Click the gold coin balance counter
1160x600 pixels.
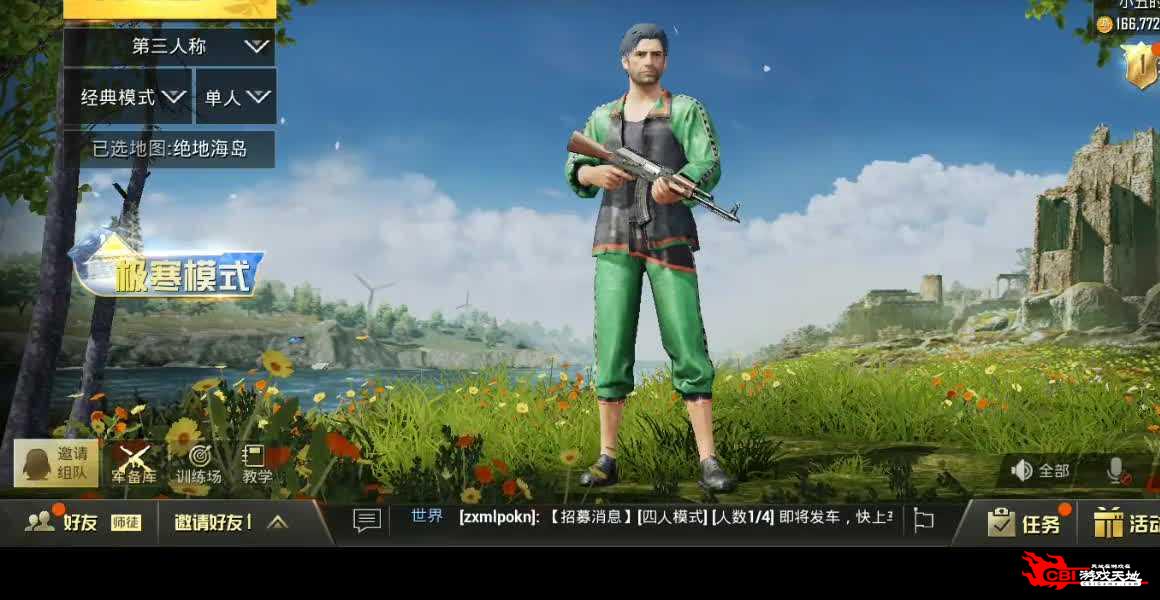tap(1128, 23)
